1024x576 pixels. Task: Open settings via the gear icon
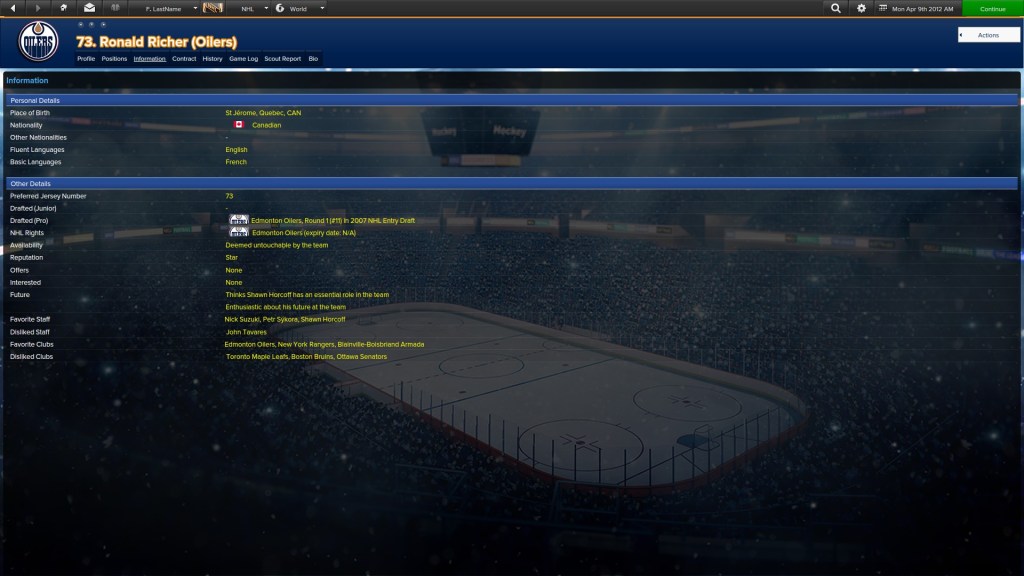(x=861, y=9)
